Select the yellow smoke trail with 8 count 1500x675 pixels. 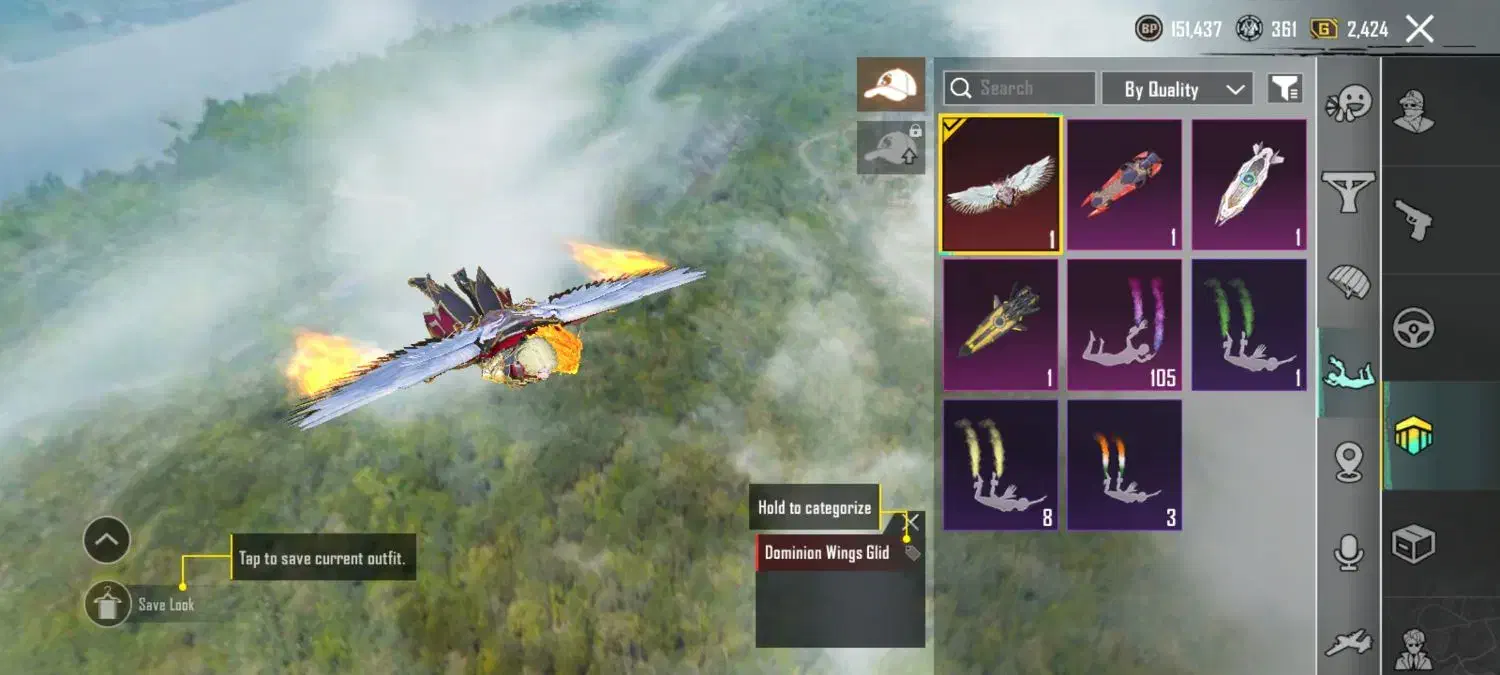[1001, 464]
